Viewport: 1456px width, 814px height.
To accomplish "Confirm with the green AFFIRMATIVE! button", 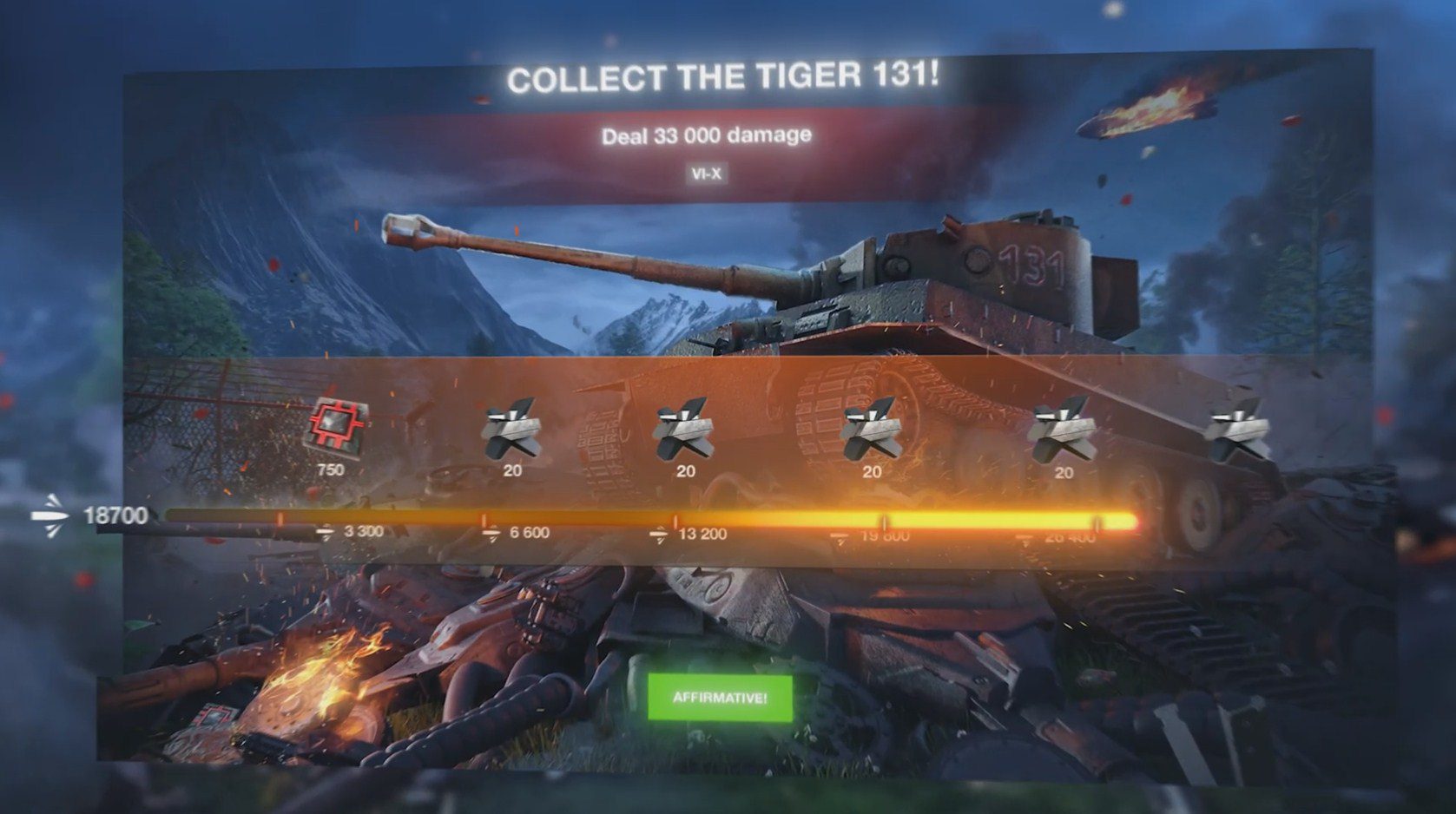I will coord(720,698).
